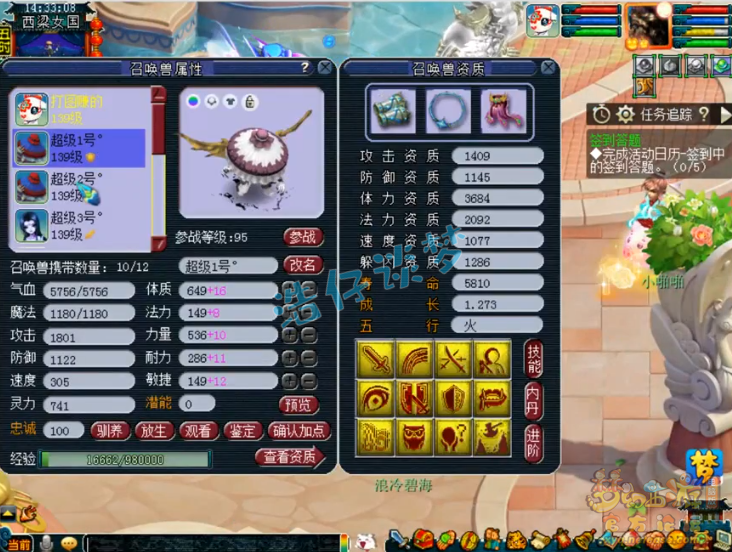Close the 召唤兽资质 panel

click(x=548, y=68)
